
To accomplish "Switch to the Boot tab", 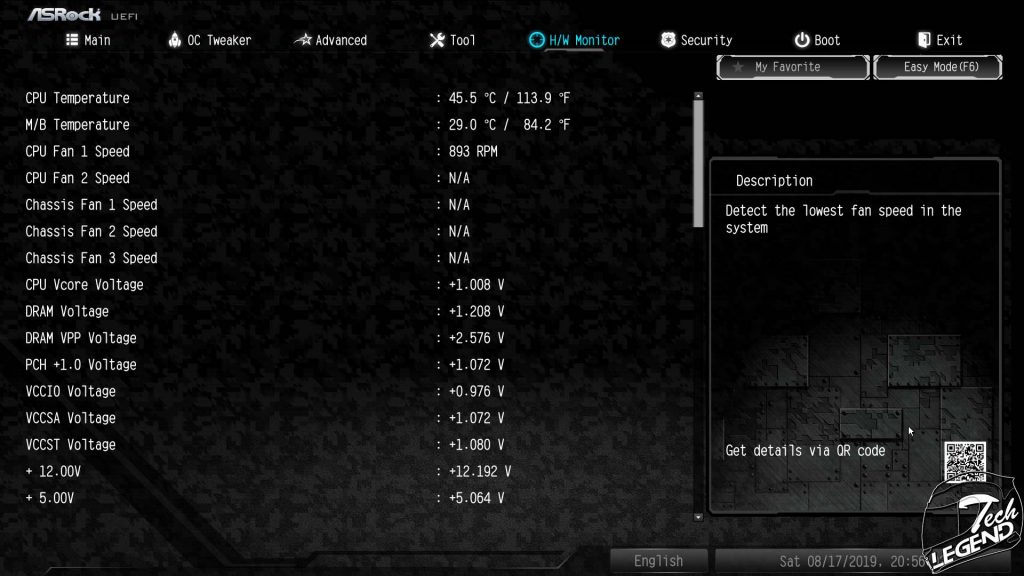I will 817,40.
